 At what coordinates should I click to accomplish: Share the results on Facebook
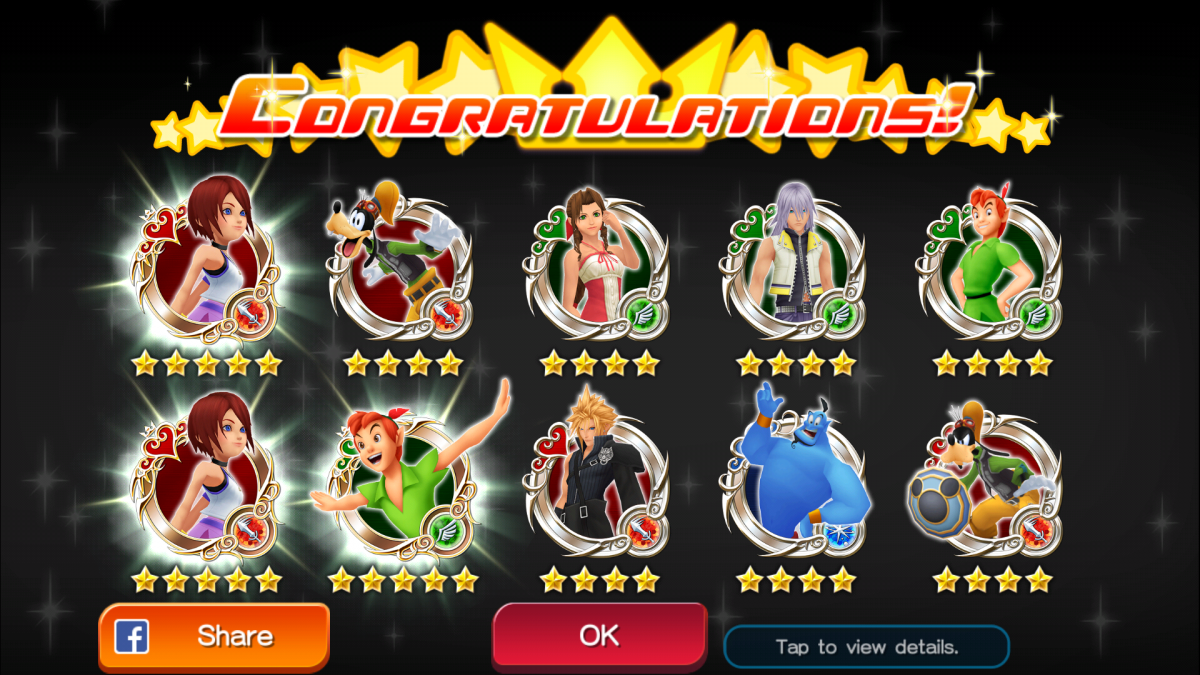pos(214,636)
